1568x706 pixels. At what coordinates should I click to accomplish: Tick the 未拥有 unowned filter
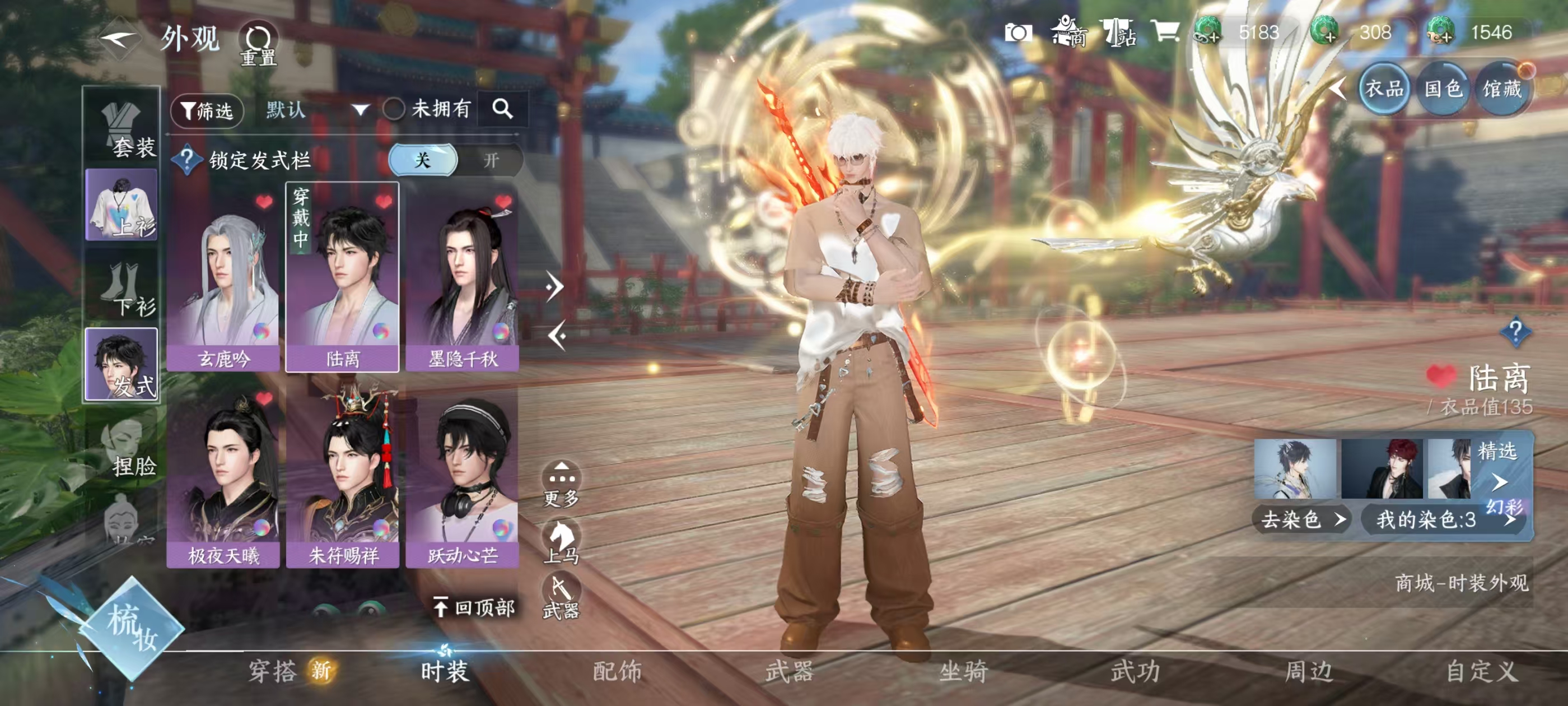pyautogui.click(x=394, y=110)
